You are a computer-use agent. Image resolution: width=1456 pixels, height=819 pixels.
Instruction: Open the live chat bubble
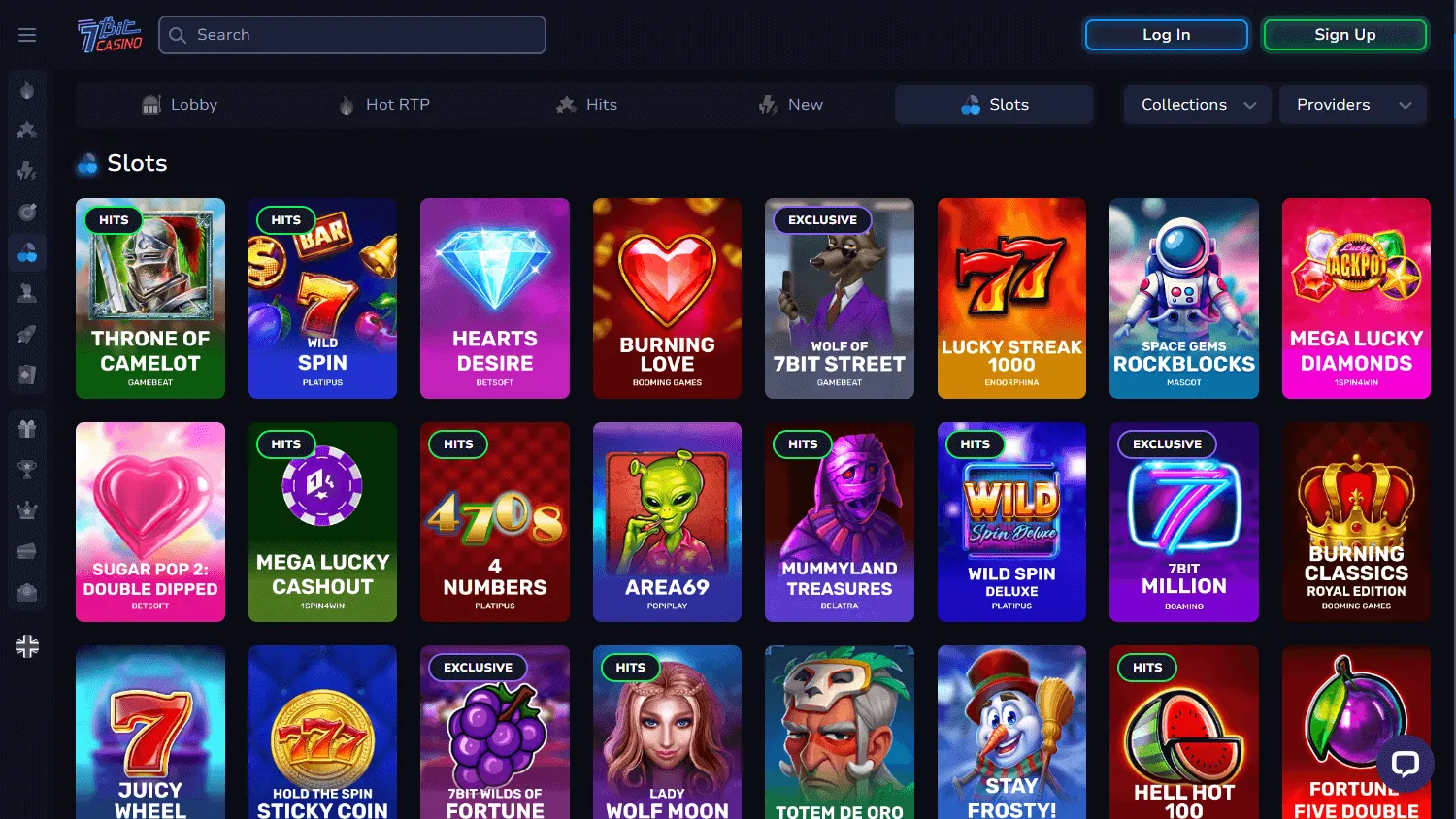[x=1406, y=765]
